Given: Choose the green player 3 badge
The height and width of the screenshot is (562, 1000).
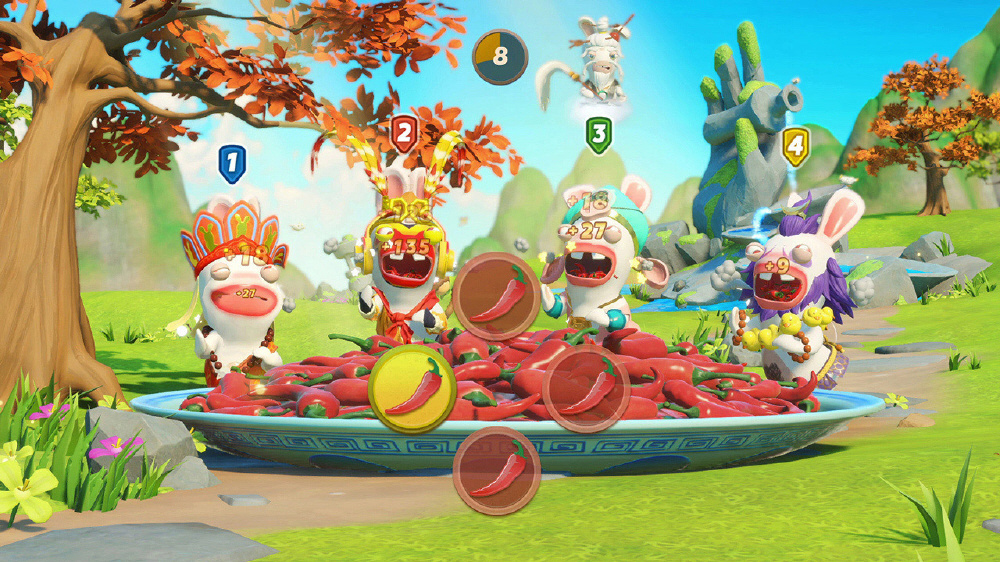Looking at the screenshot, I should (x=598, y=134).
